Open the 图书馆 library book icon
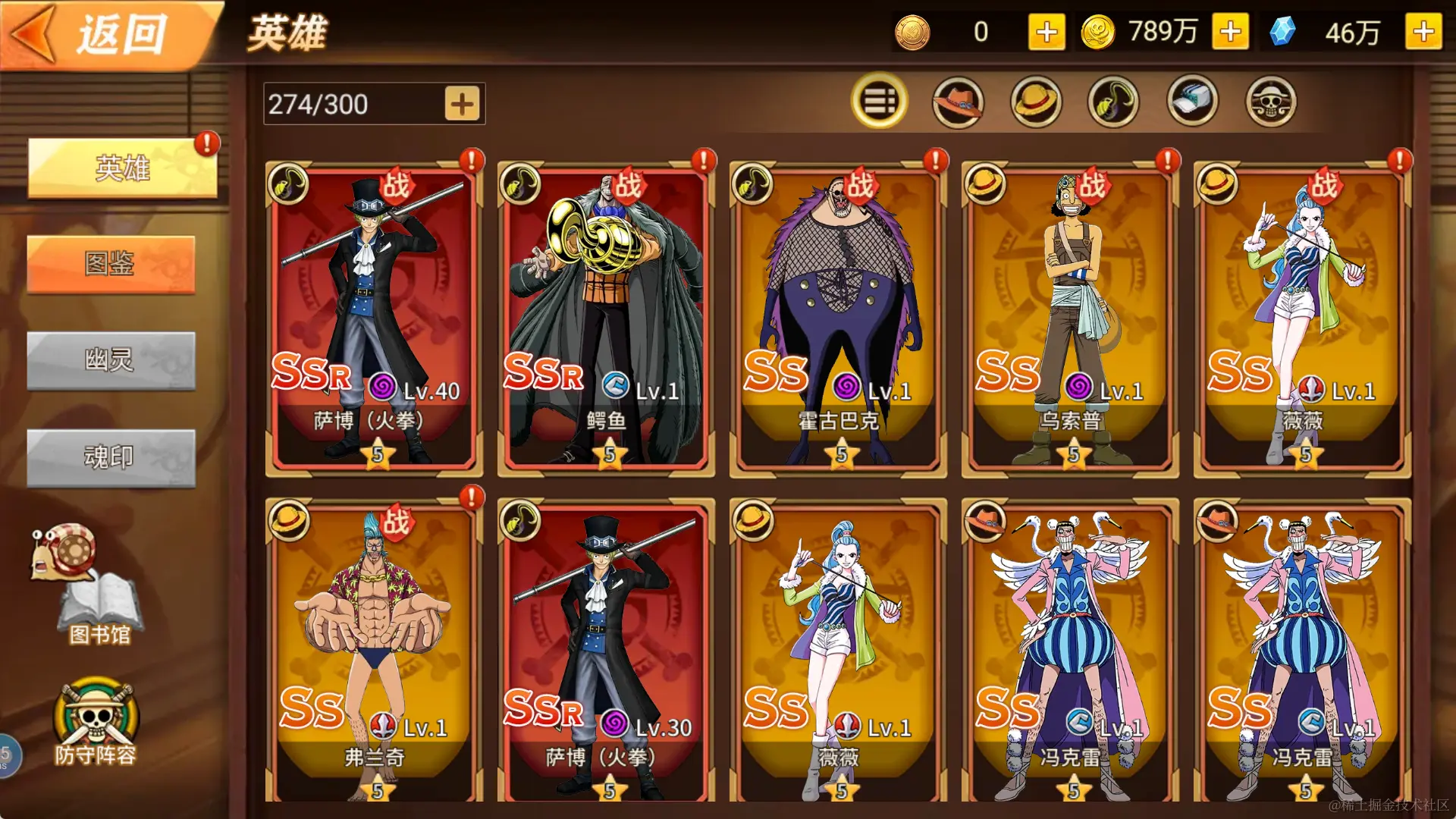Image resolution: width=1456 pixels, height=819 pixels. pos(99,607)
